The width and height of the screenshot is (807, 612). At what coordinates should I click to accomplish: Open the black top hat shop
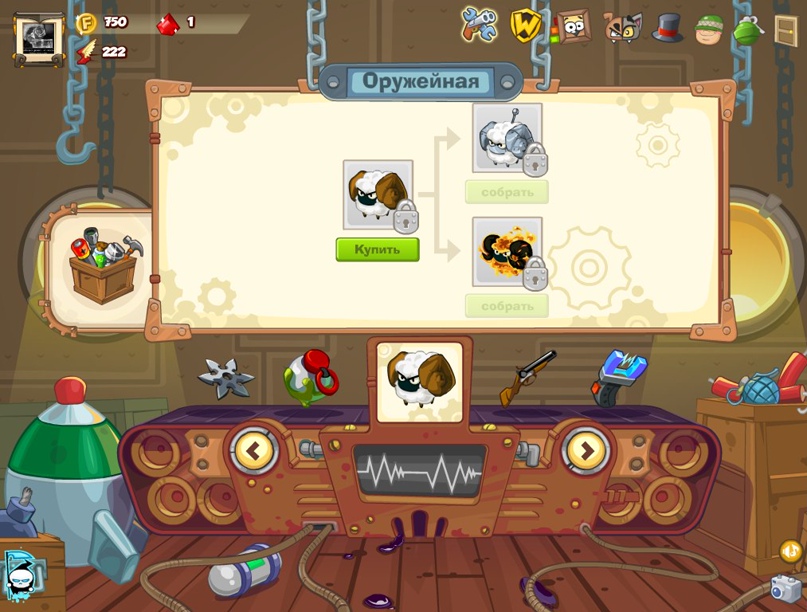click(x=668, y=27)
